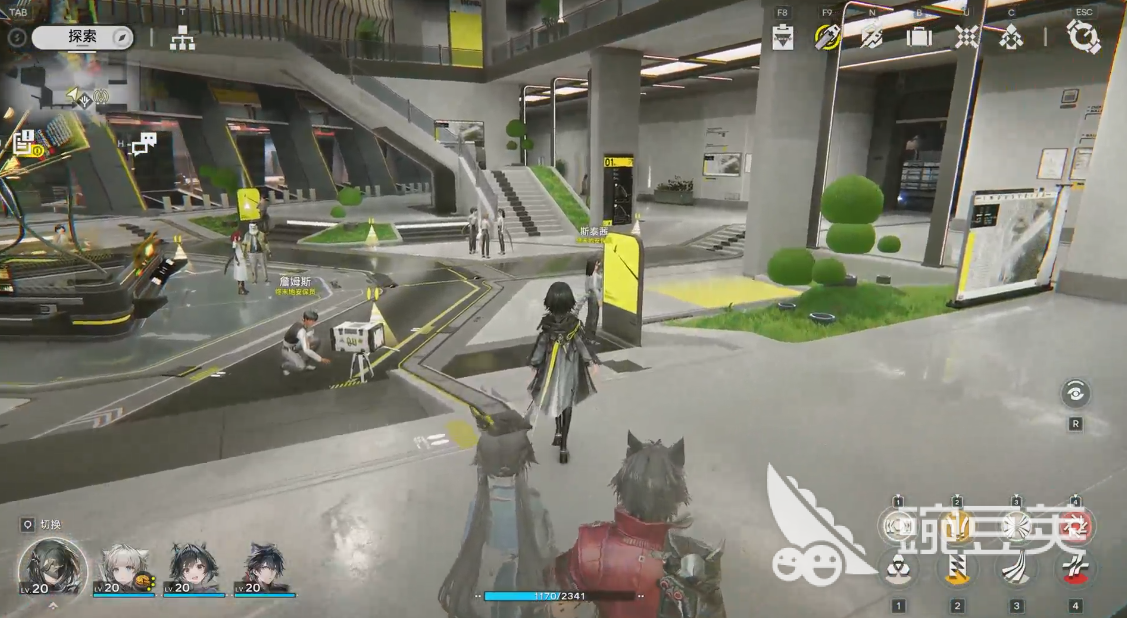Open the chat bubbles icon
This screenshot has height=618, width=1127.
pos(145,144)
